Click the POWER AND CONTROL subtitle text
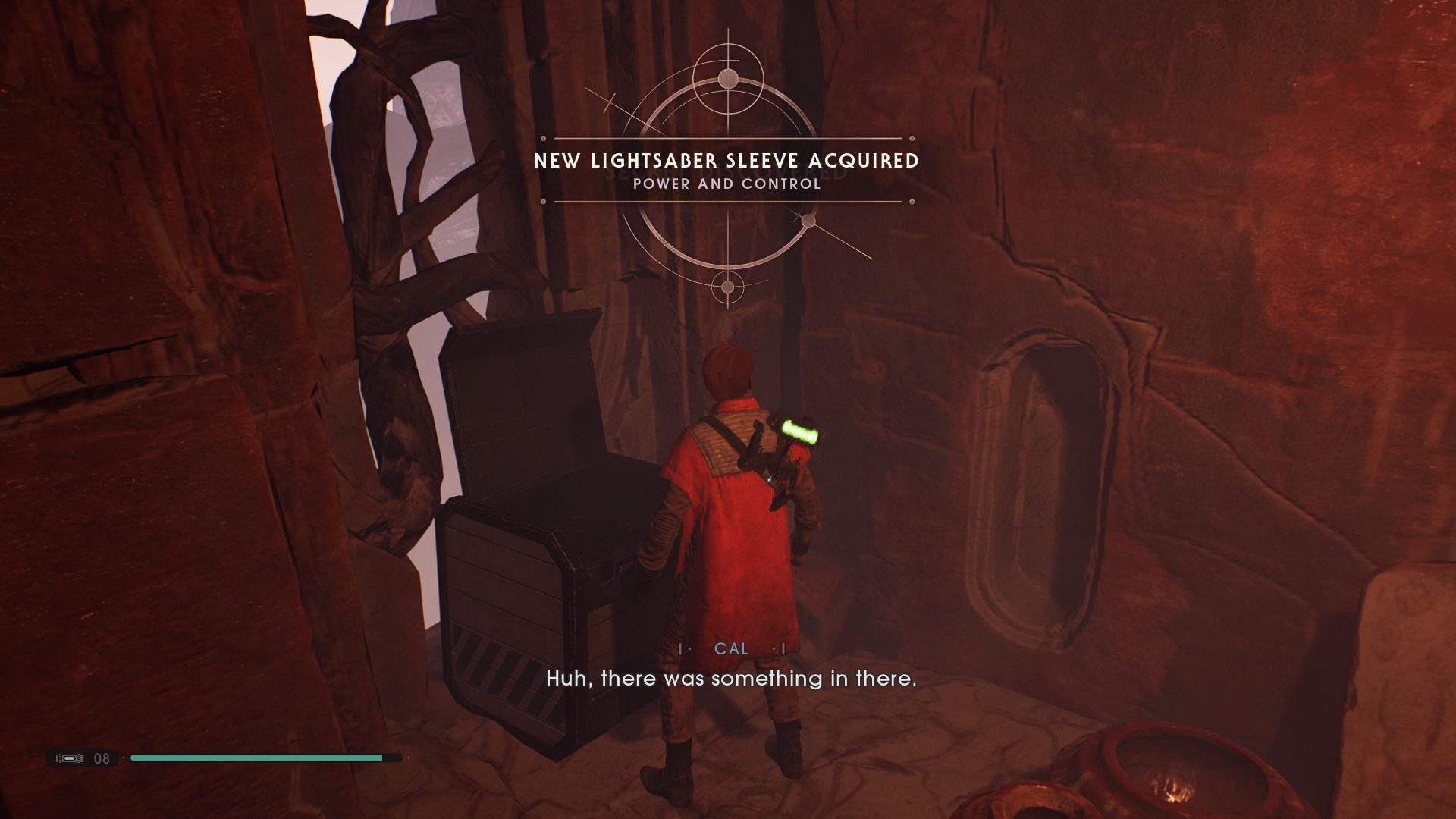 click(x=726, y=183)
